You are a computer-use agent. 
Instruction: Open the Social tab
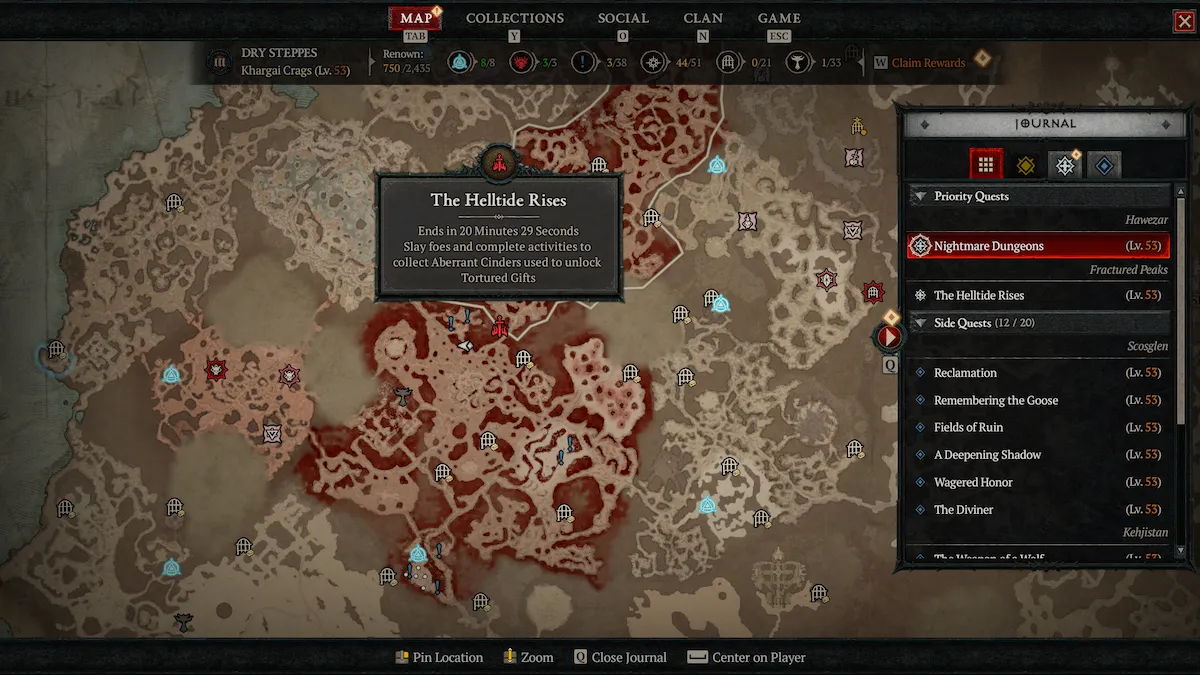coord(623,18)
